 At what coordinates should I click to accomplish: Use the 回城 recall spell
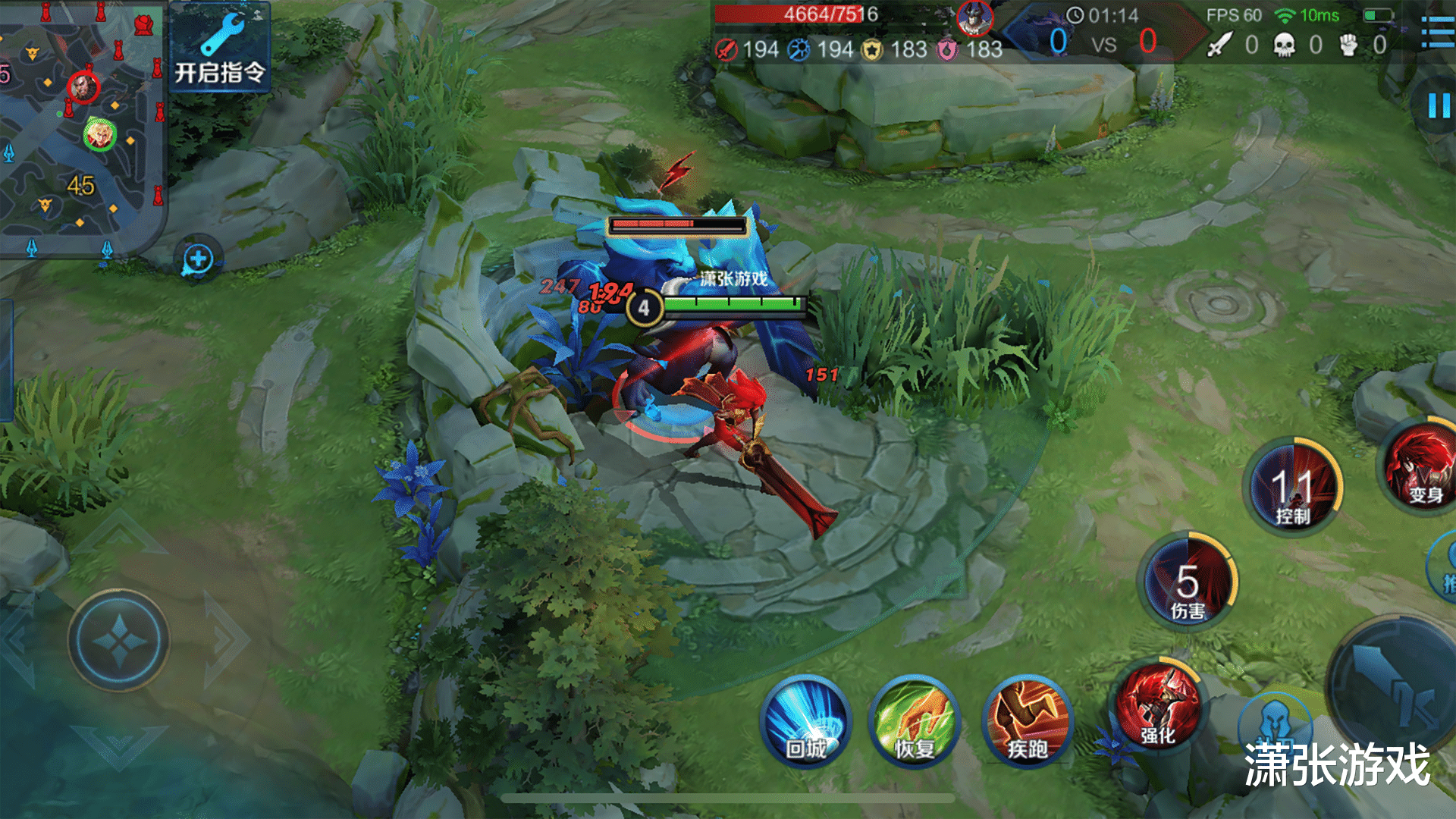tap(805, 722)
